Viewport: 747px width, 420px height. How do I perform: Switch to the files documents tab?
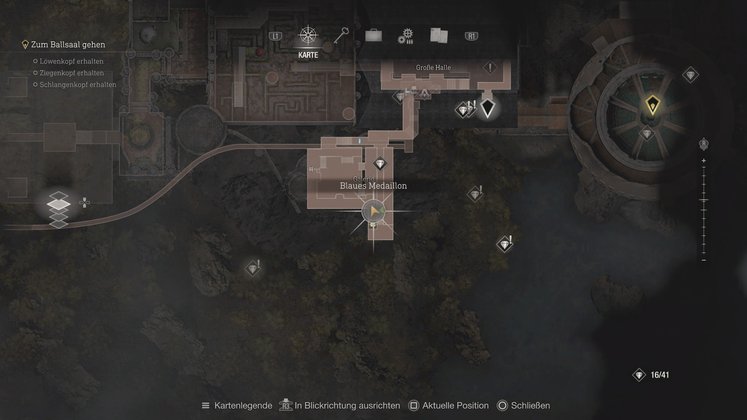point(438,36)
